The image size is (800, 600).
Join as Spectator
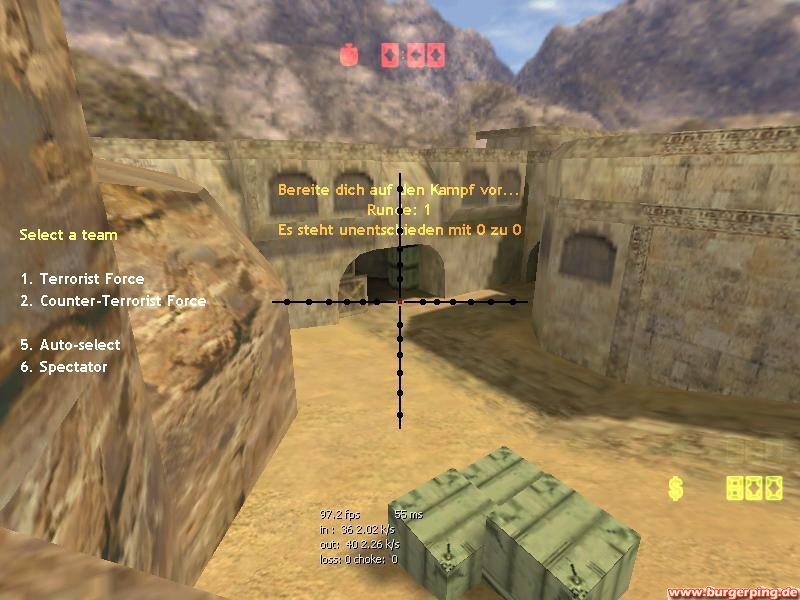tap(63, 367)
